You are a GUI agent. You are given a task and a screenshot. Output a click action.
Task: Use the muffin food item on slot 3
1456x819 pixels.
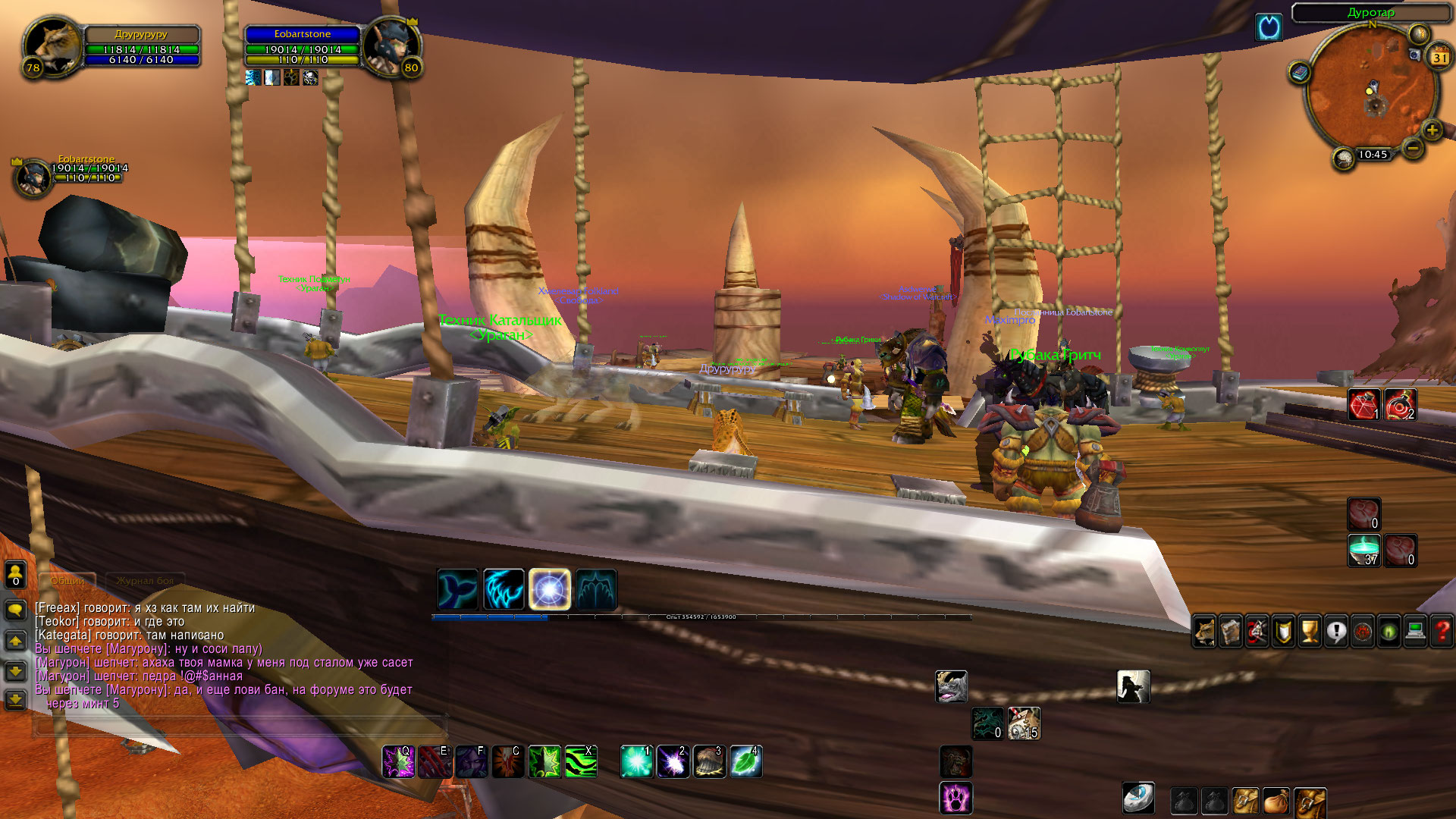709,761
